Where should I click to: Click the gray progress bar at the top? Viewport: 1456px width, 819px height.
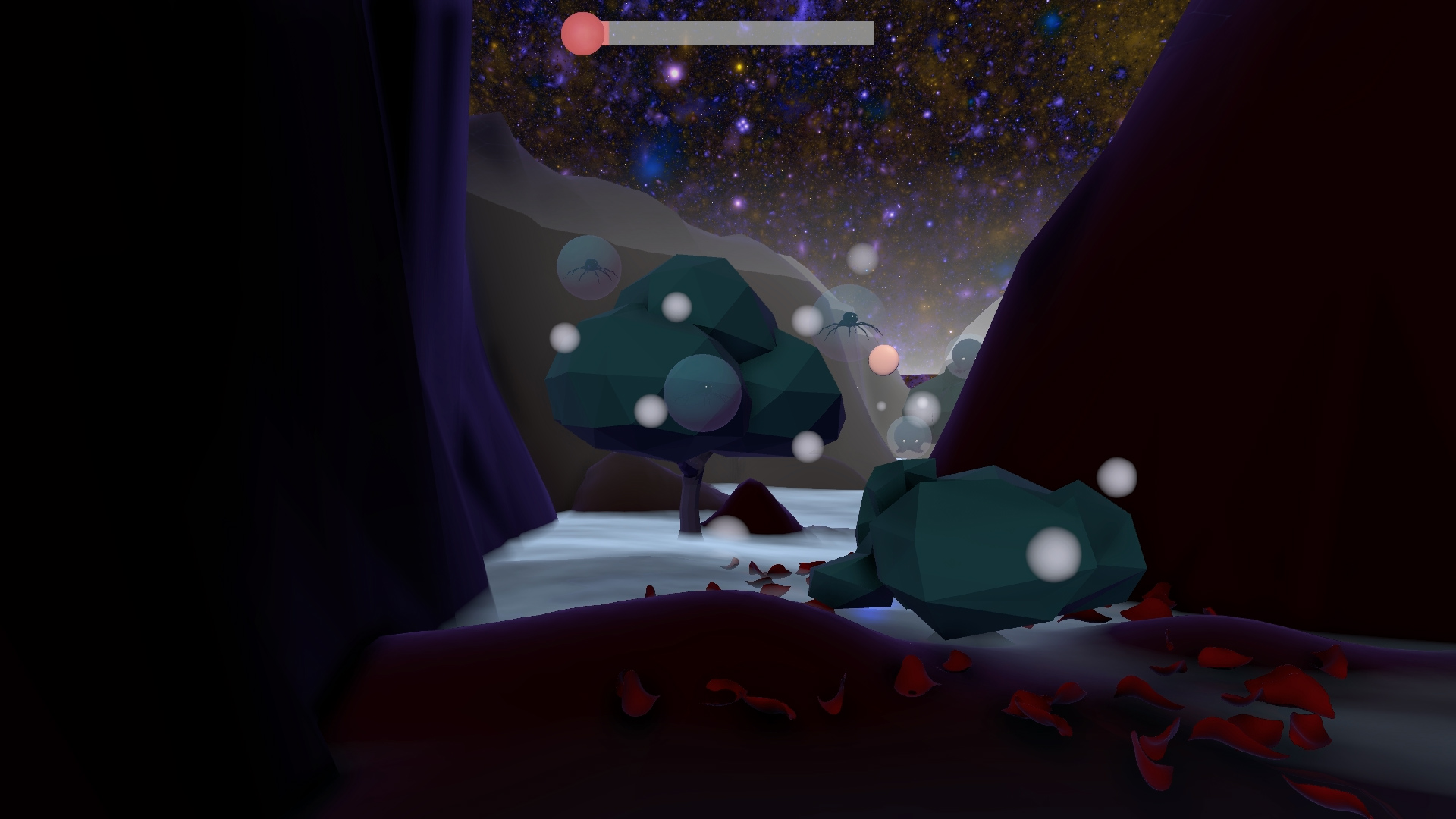[736, 33]
